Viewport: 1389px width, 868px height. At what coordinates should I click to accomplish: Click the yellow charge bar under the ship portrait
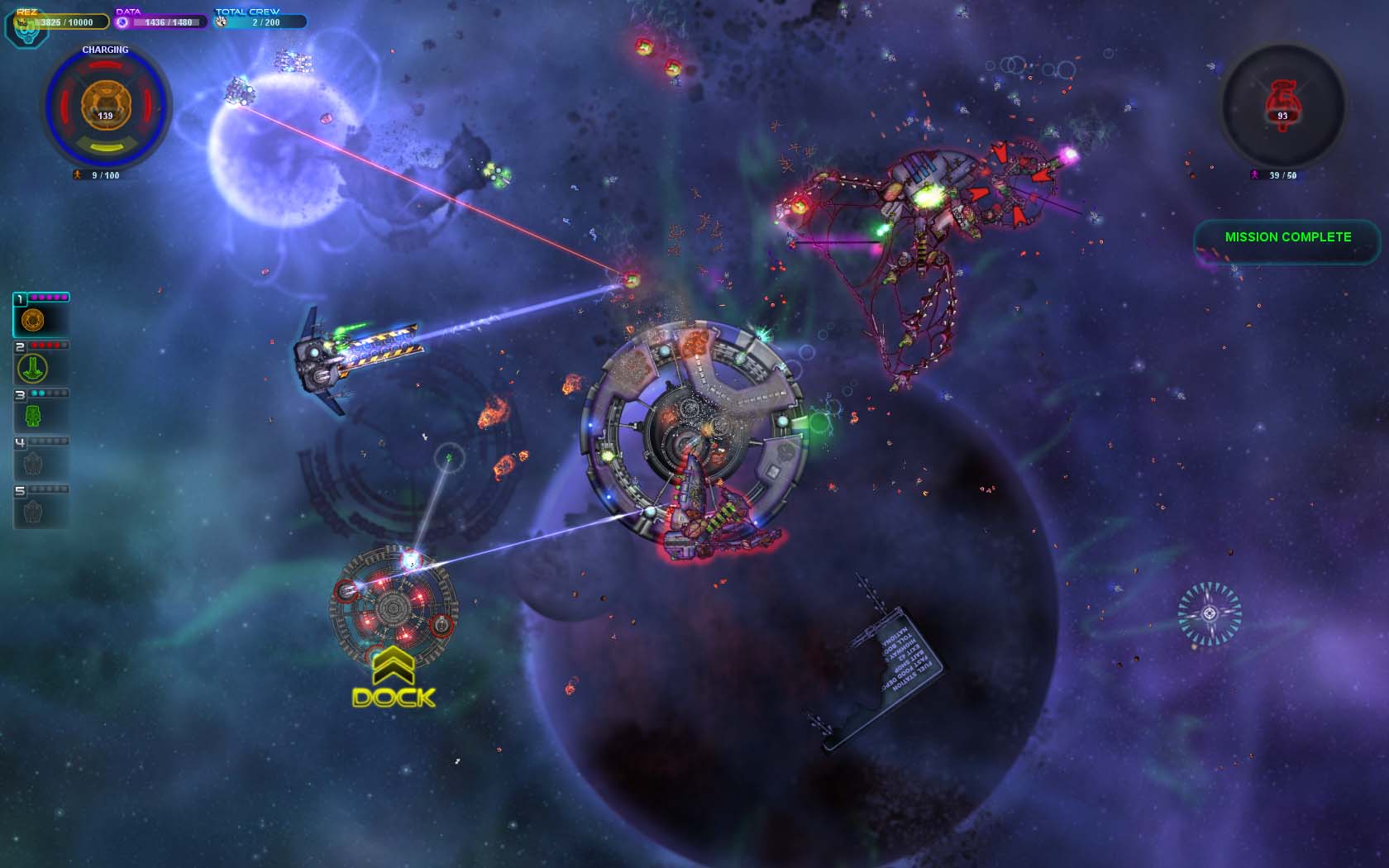pos(107,146)
